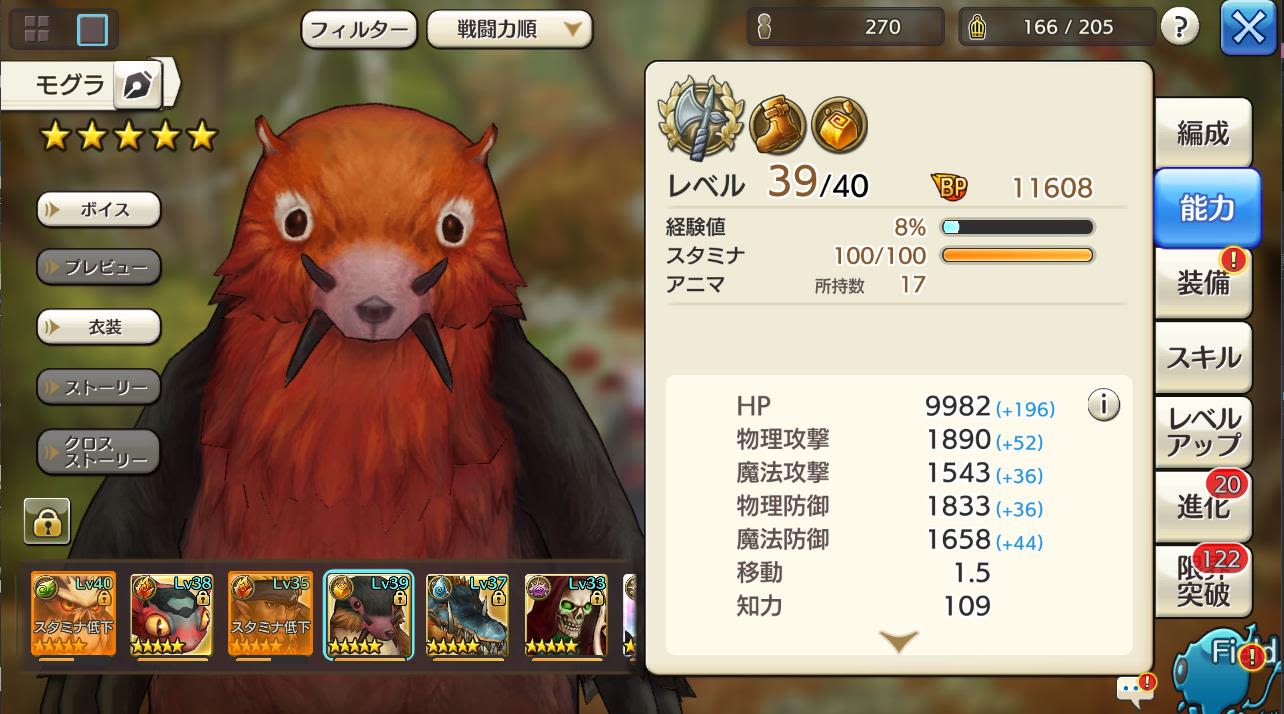Show the スキル tab
Image resolution: width=1284 pixels, height=714 pixels.
[1203, 357]
